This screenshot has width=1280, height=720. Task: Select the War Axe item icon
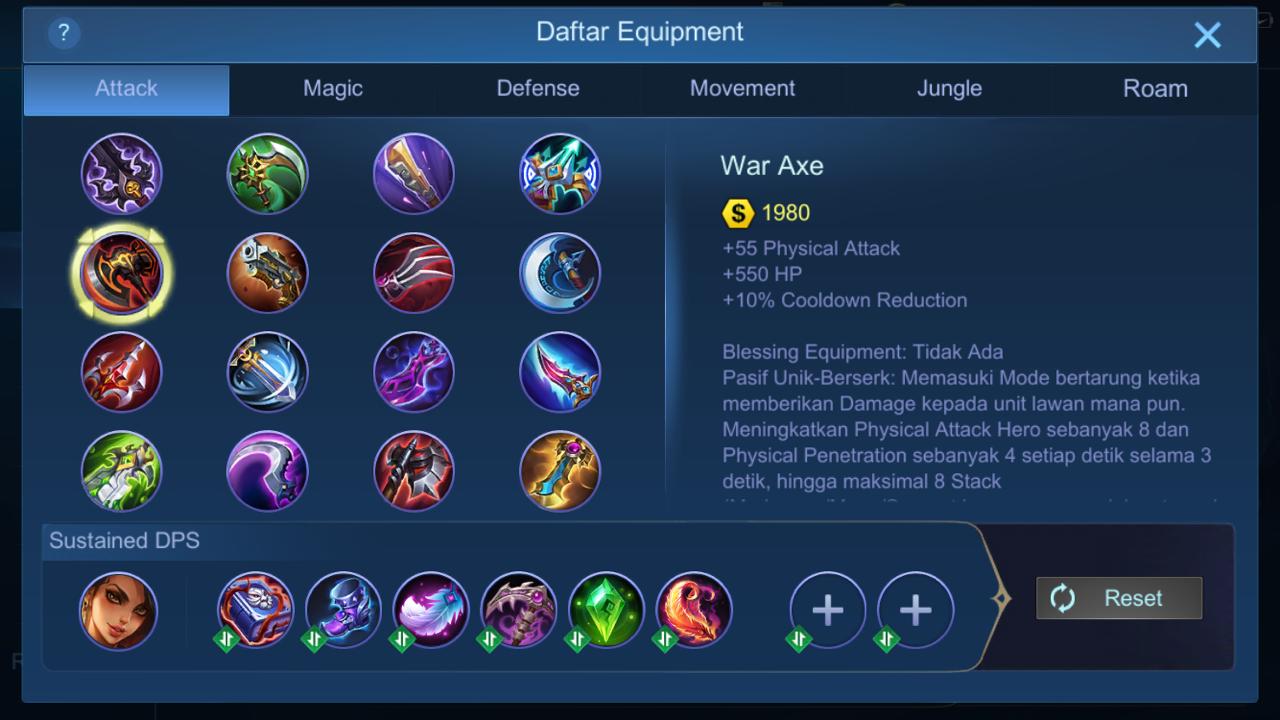coord(121,272)
